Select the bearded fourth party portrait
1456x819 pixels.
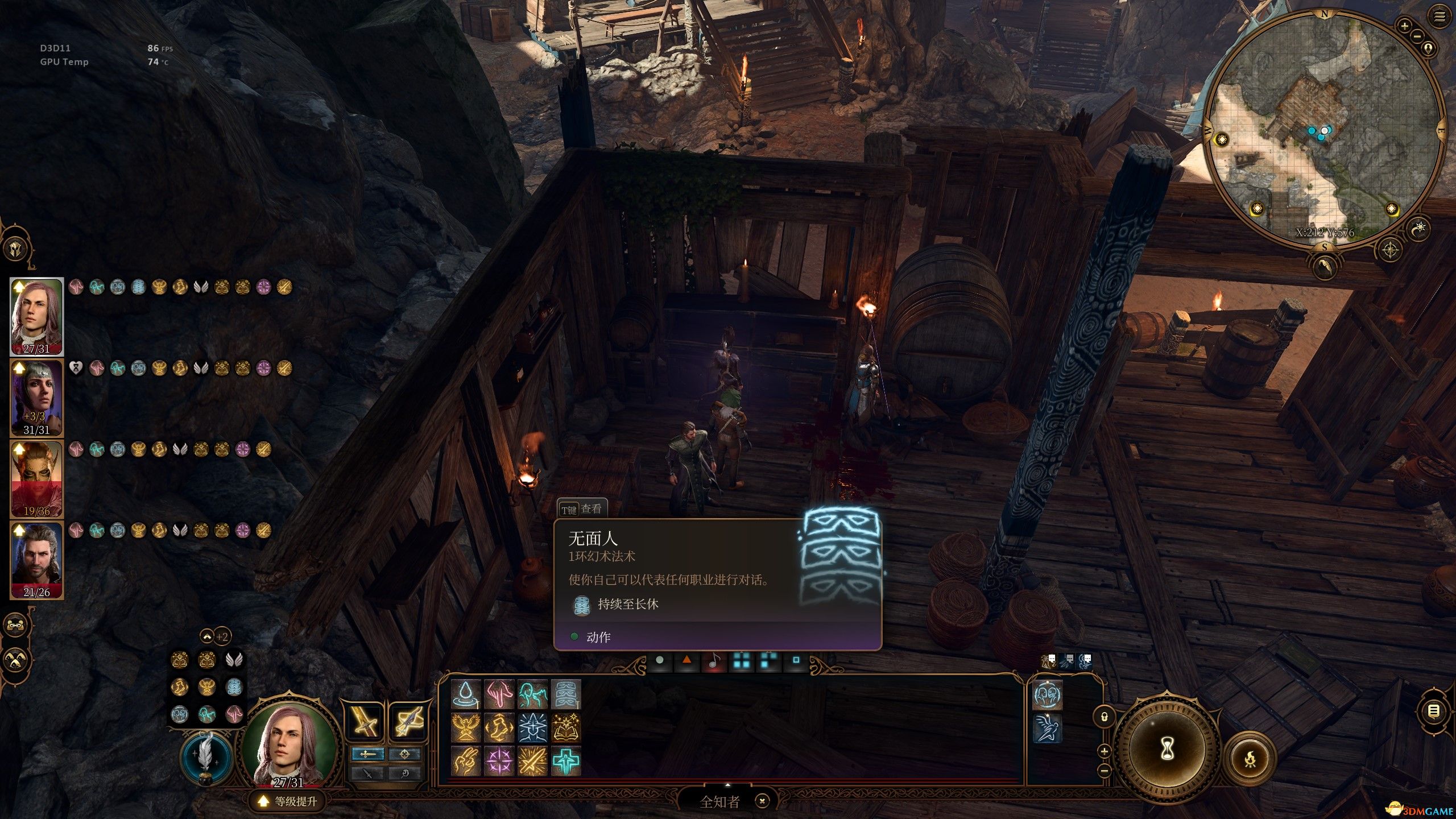(x=36, y=560)
